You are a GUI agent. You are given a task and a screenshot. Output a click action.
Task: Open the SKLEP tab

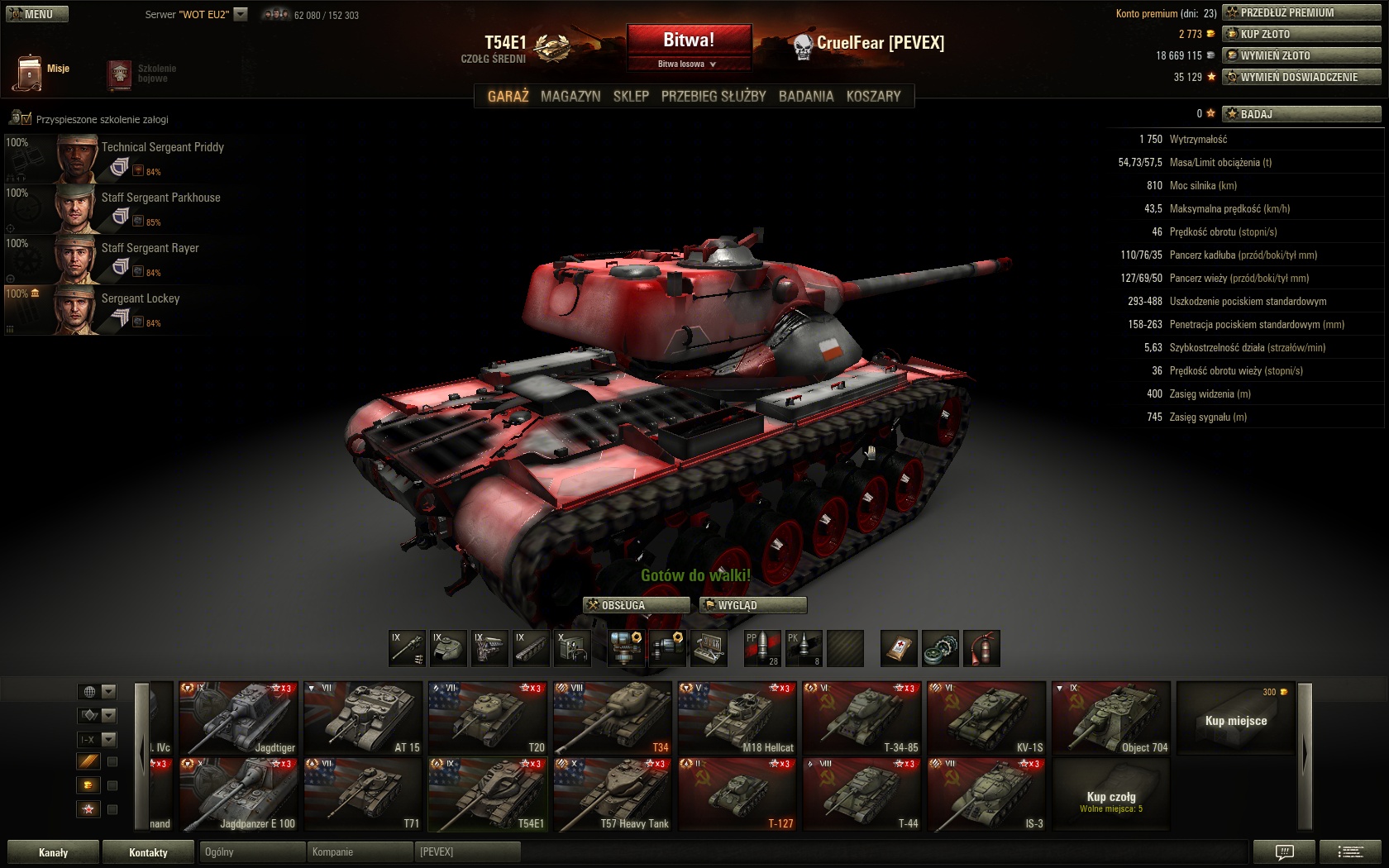click(631, 96)
